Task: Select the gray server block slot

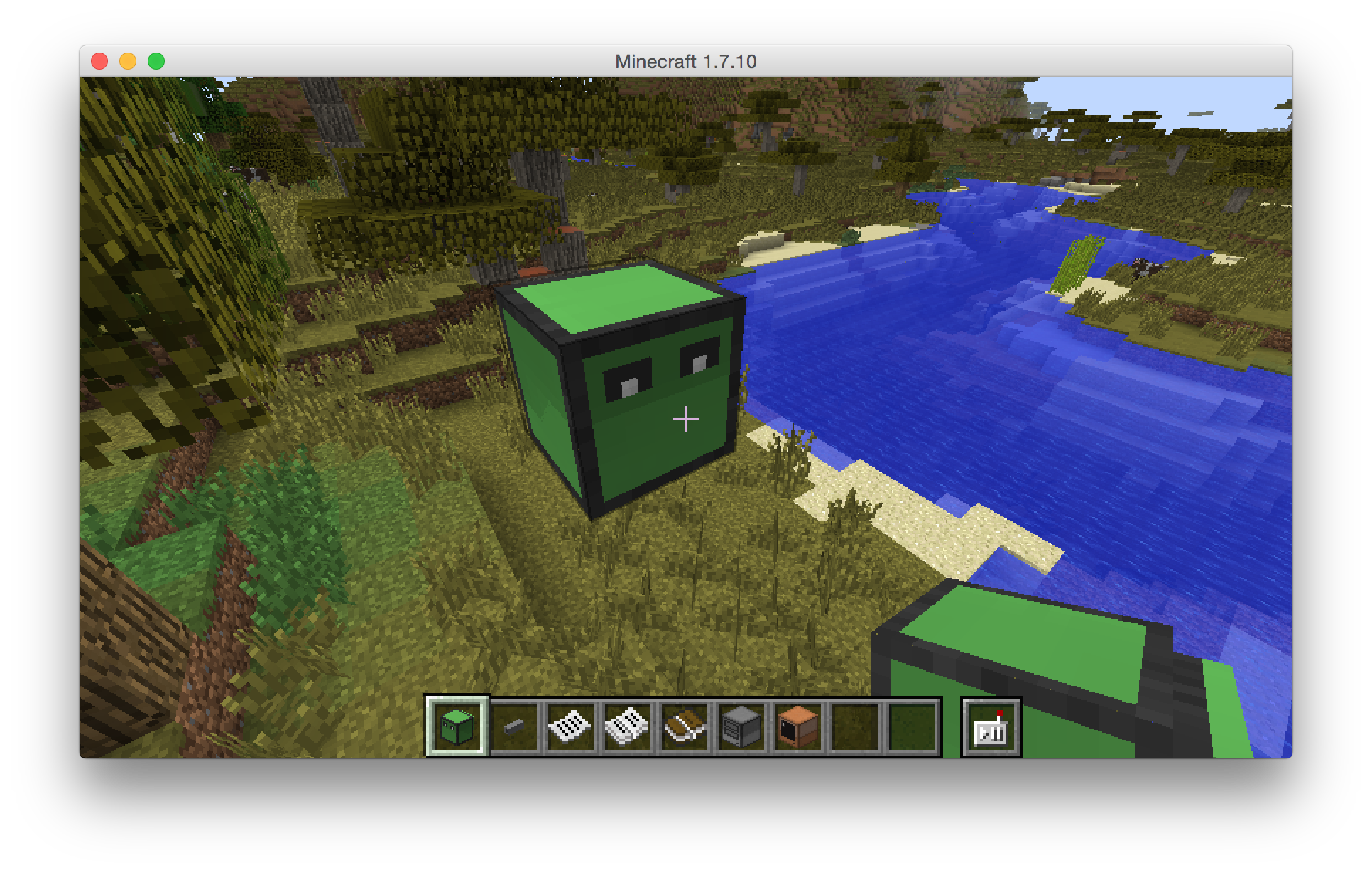Action: point(741,726)
